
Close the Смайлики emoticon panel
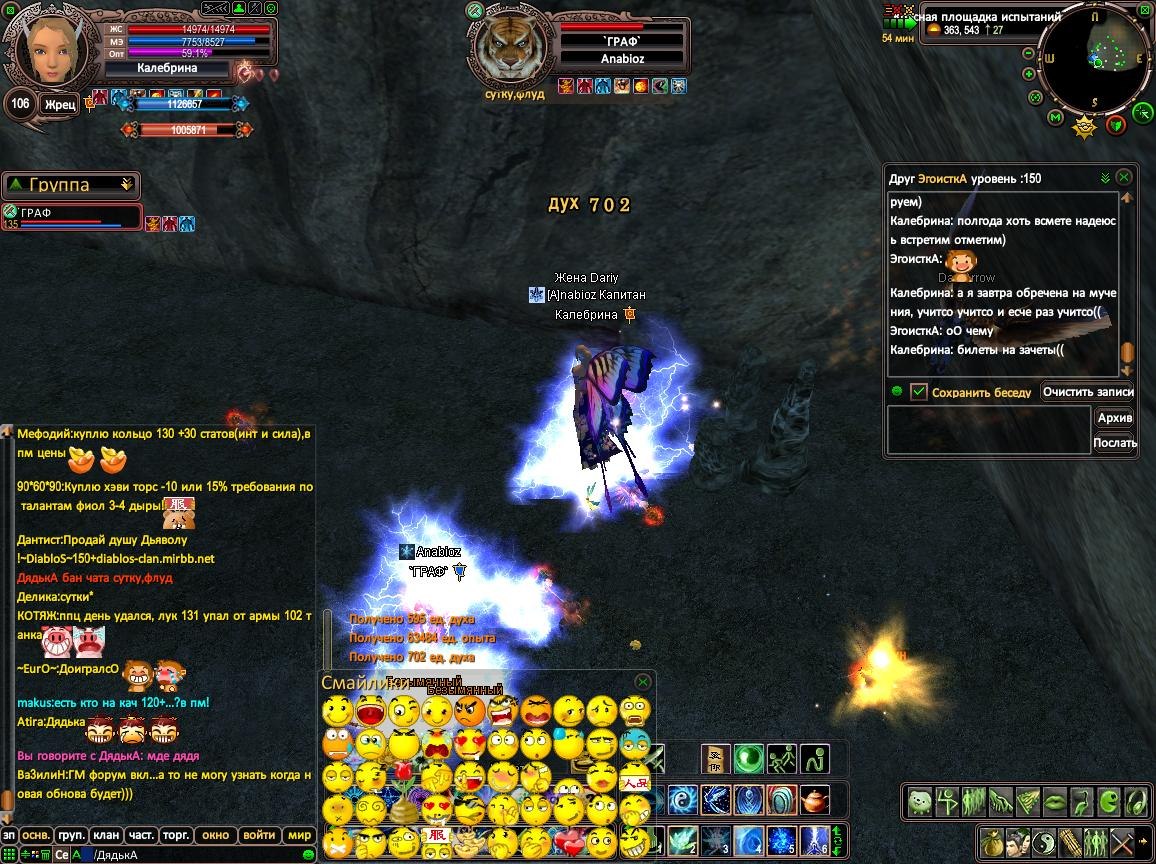[643, 681]
